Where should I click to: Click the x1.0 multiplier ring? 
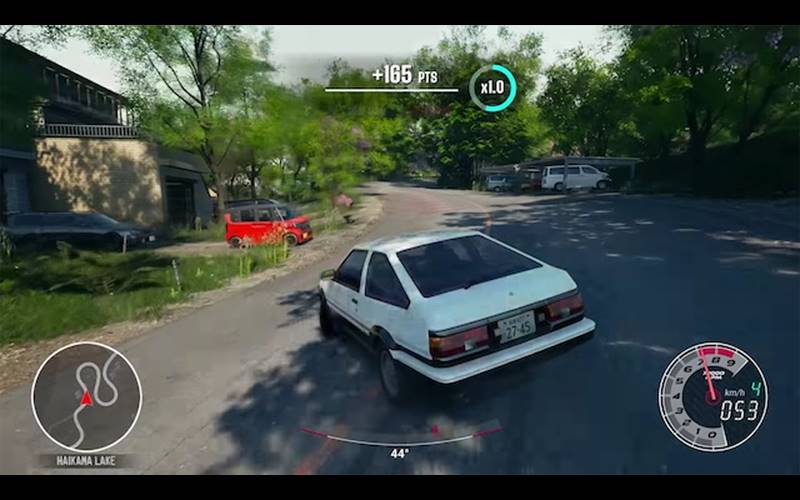pyautogui.click(x=492, y=88)
